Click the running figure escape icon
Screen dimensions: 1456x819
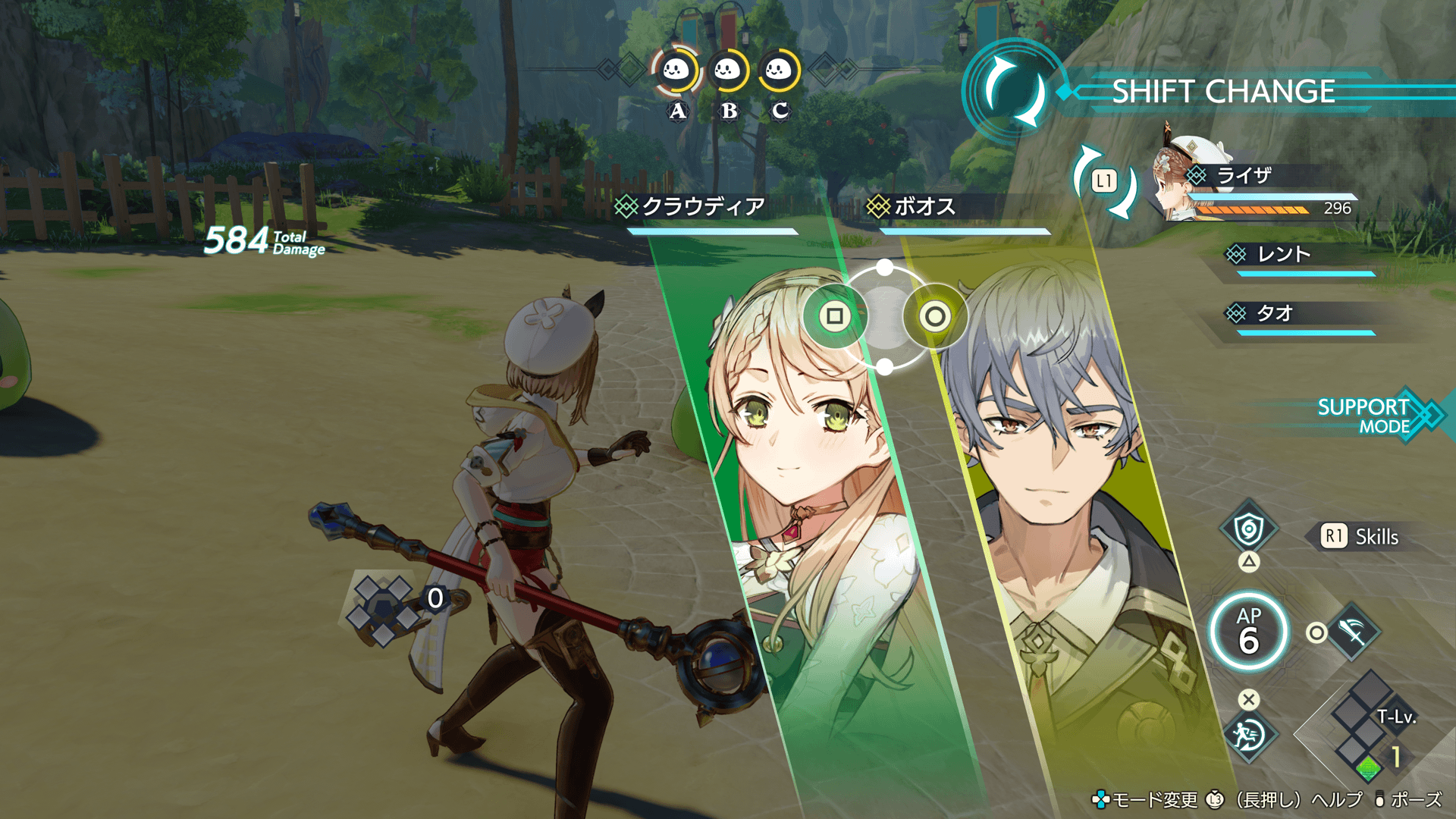point(1248,734)
